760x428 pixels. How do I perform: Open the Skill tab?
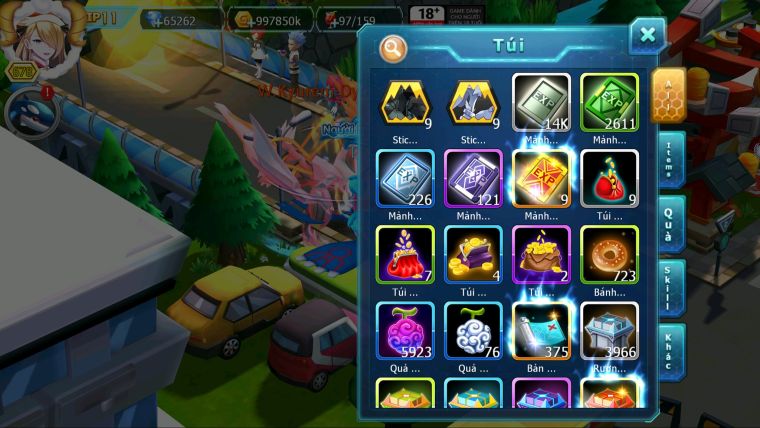click(669, 286)
